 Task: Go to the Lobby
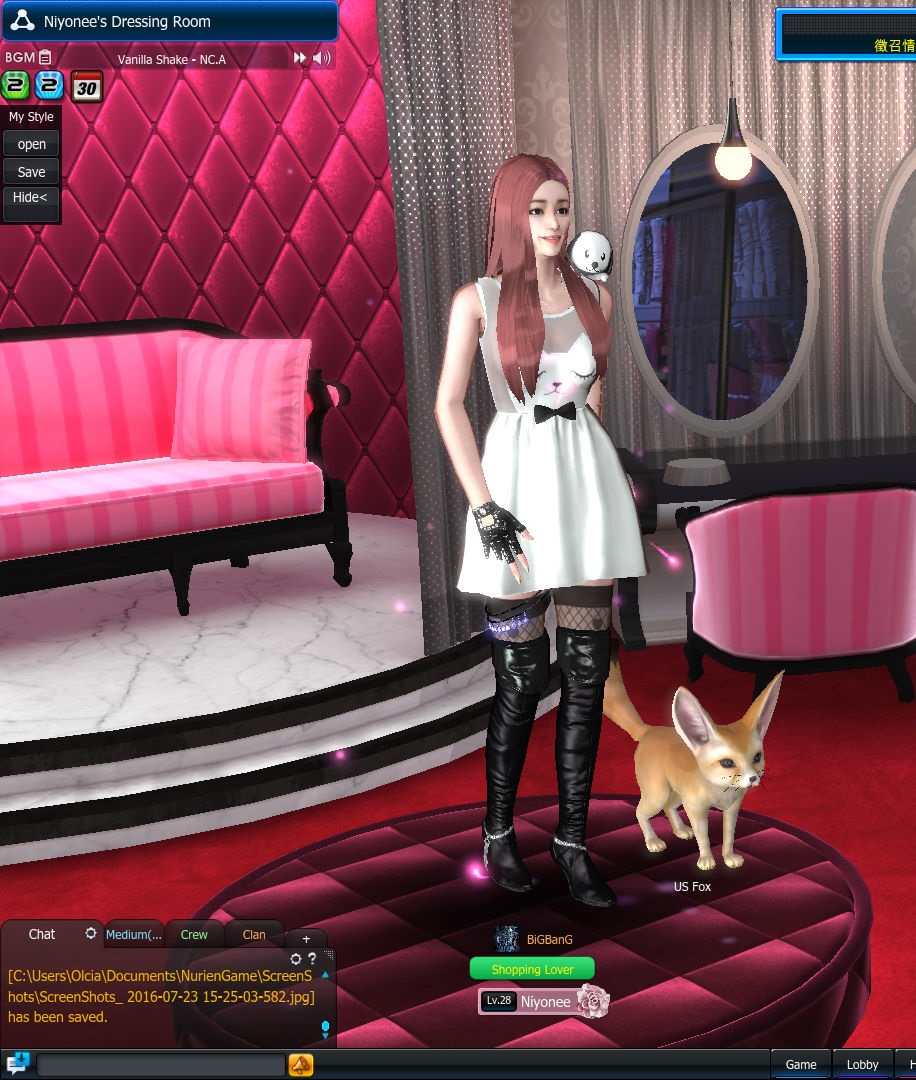click(863, 1065)
